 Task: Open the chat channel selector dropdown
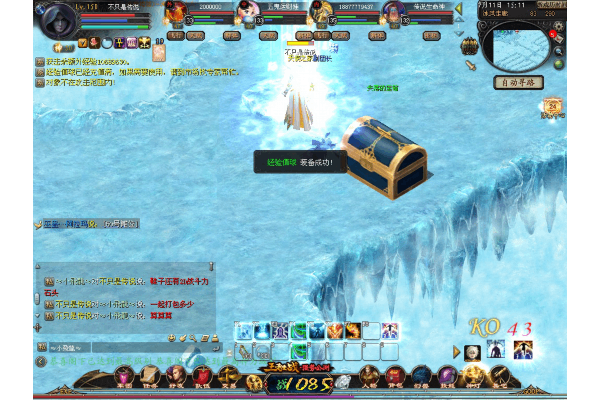[x=67, y=349]
